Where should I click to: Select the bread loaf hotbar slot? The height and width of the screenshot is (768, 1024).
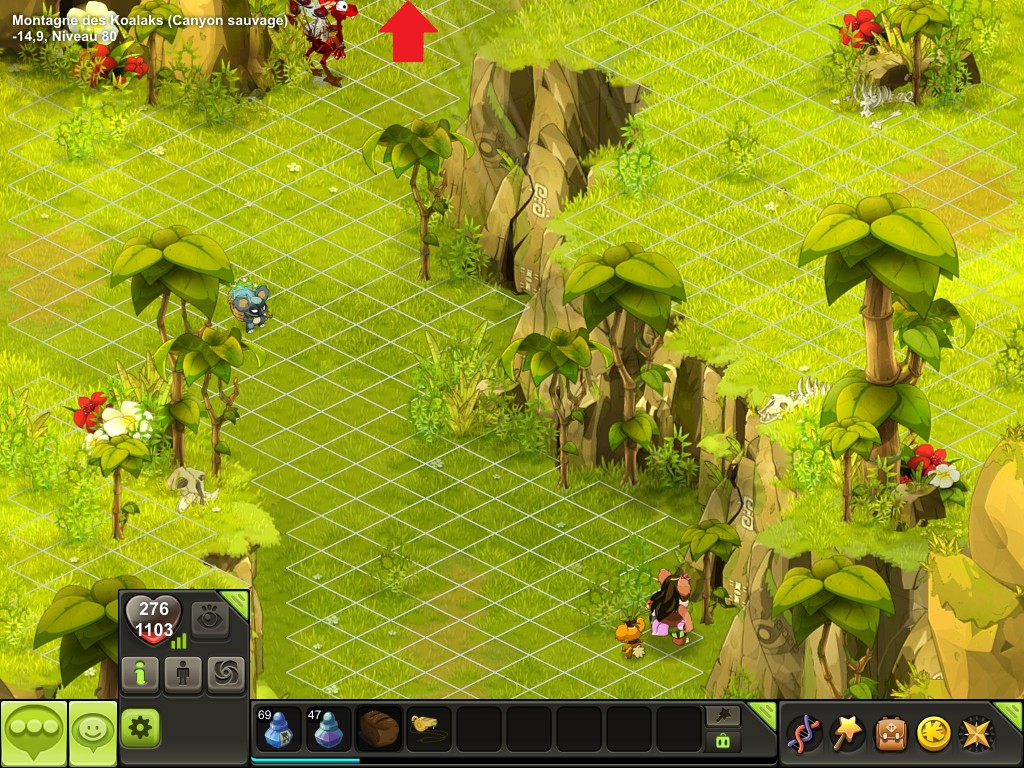coord(379,729)
